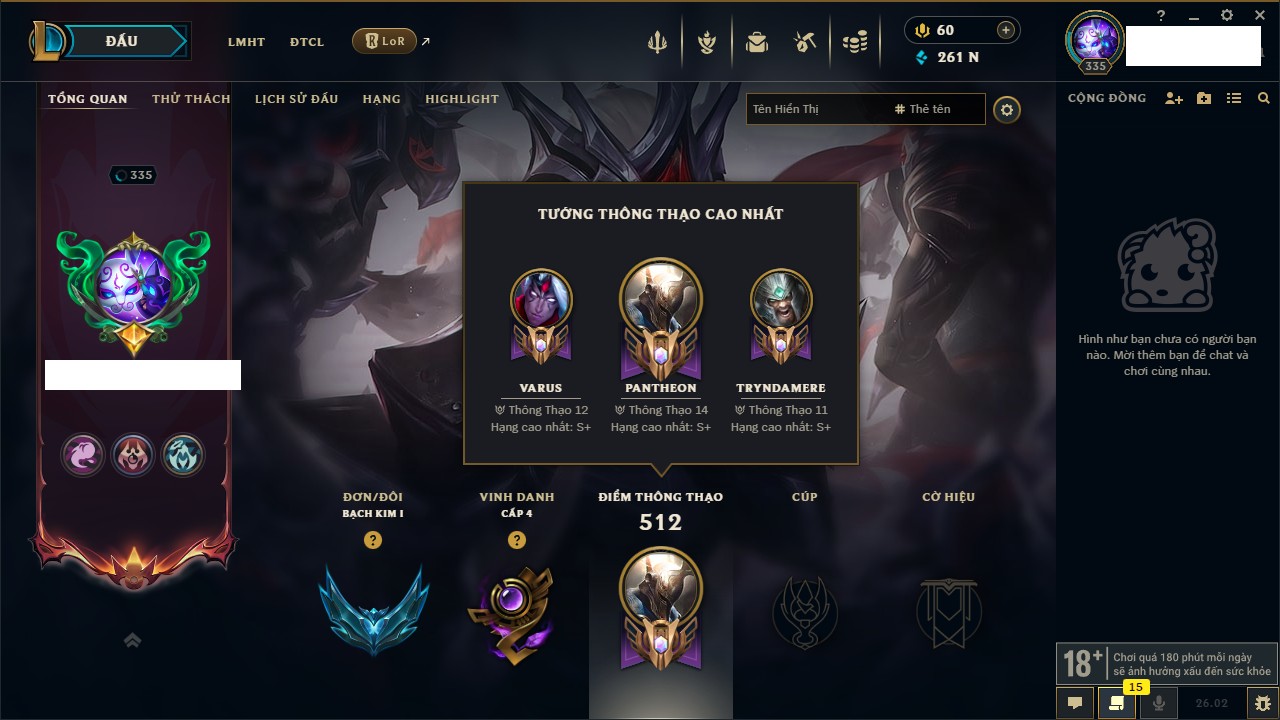Open profile settings gear beside search
The width and height of the screenshot is (1280, 720).
coord(1007,110)
